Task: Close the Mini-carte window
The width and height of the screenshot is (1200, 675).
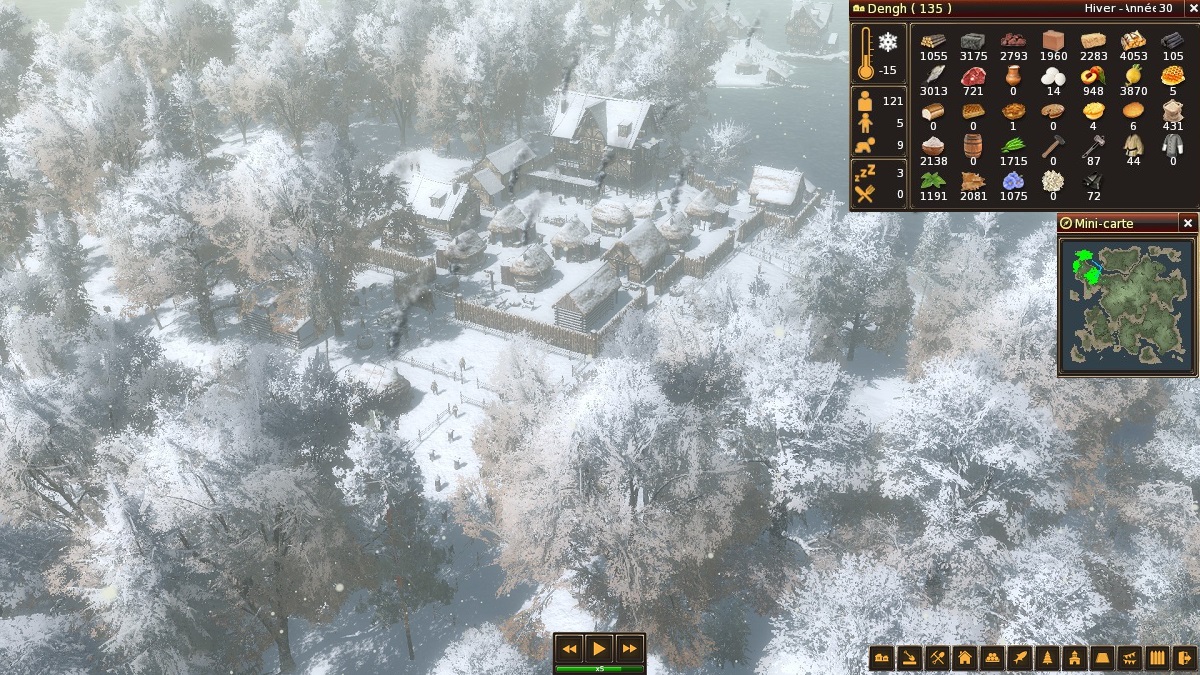Action: tap(1188, 223)
